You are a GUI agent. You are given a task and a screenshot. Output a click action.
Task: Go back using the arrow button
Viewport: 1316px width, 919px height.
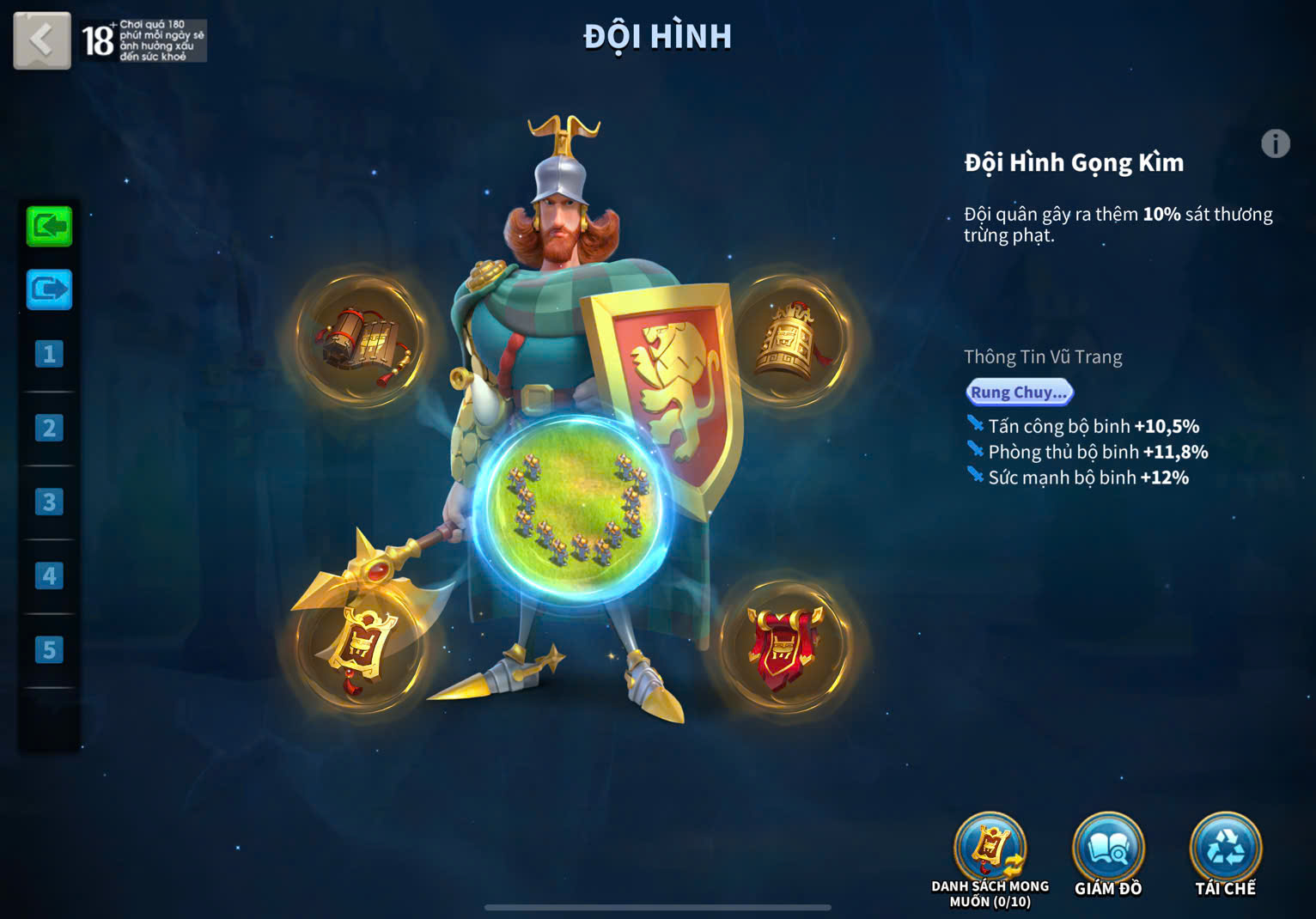(41, 40)
